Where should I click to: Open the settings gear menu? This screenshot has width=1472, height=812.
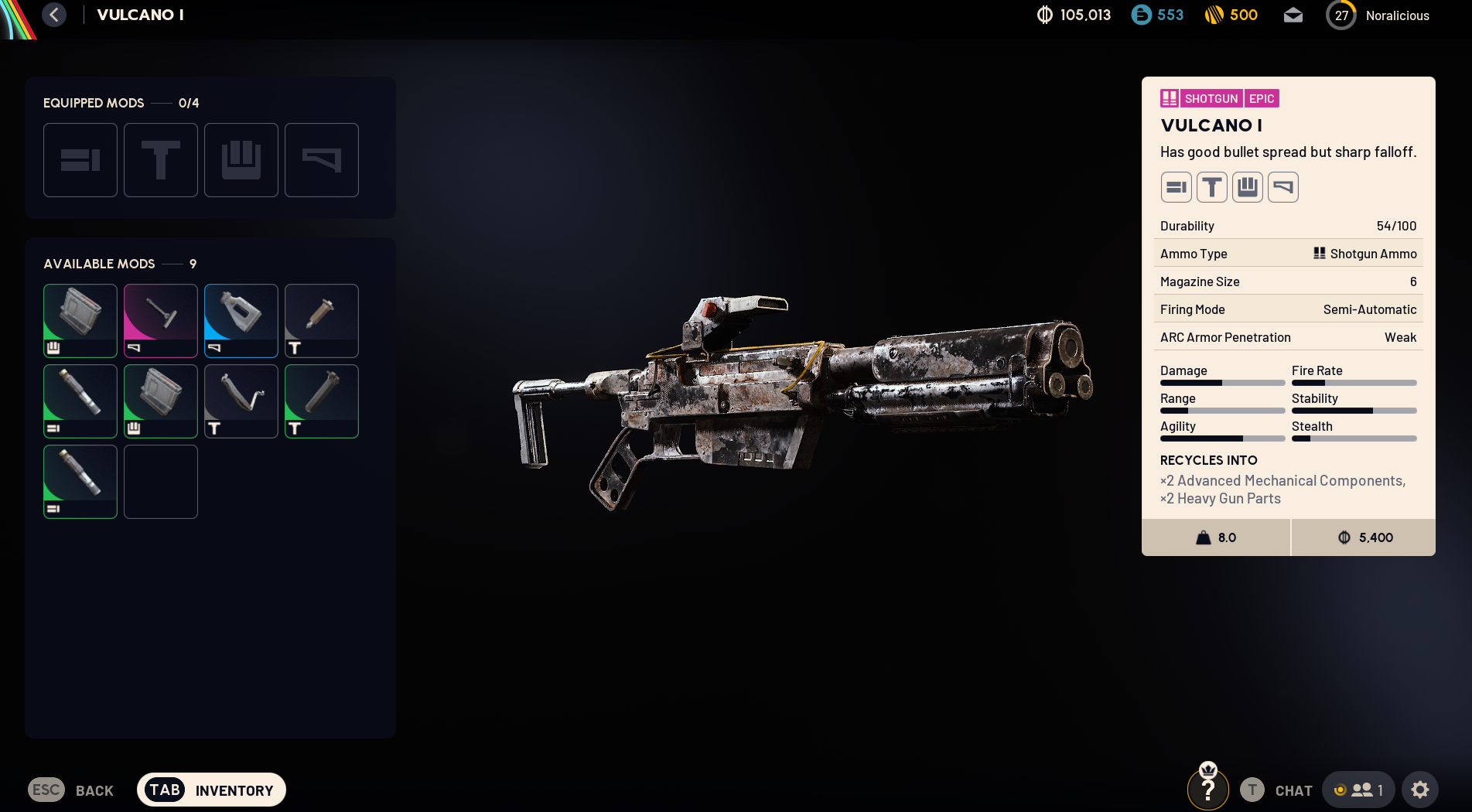(x=1419, y=790)
